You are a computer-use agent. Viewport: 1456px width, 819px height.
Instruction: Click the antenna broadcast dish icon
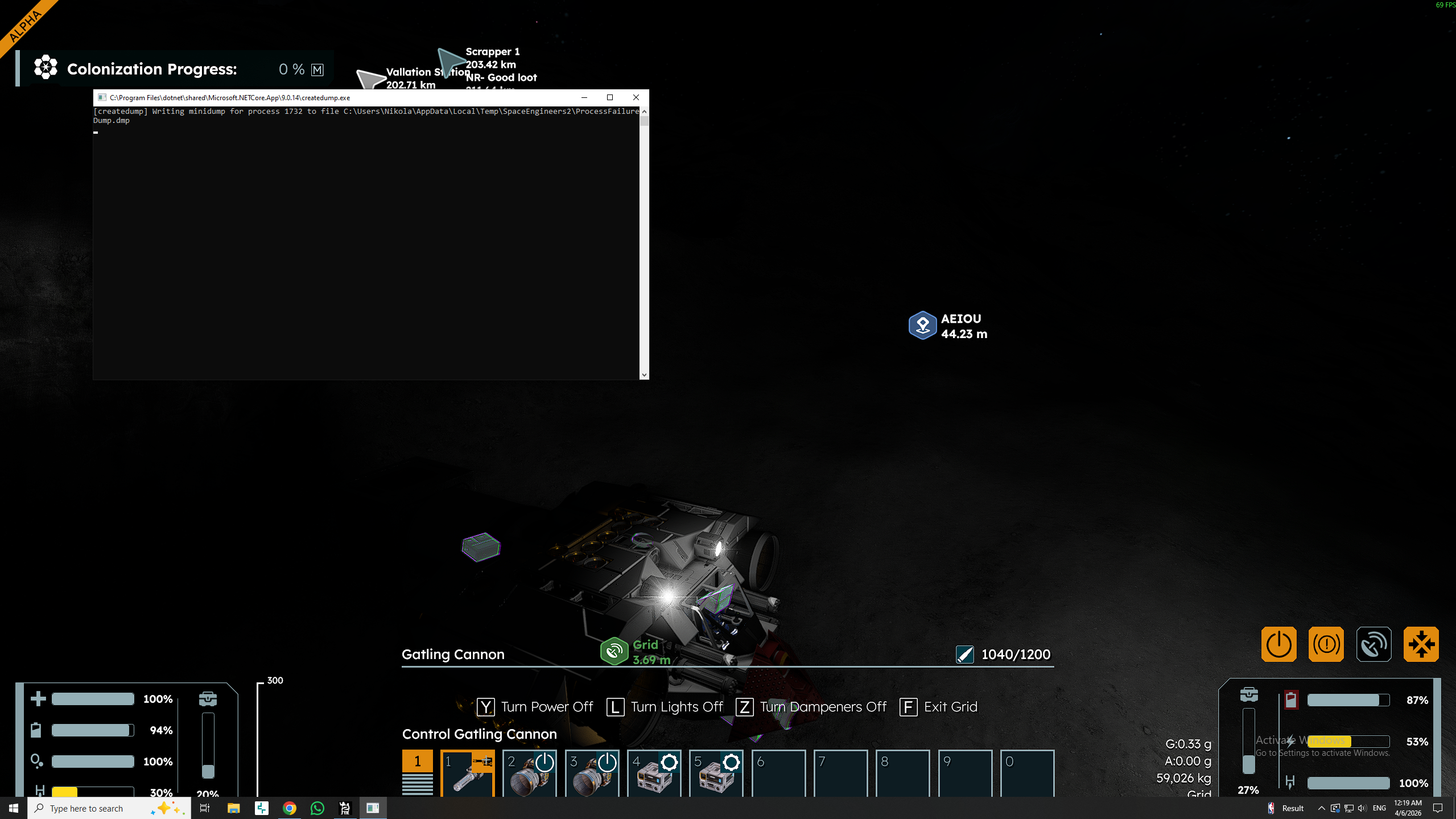(x=1373, y=644)
